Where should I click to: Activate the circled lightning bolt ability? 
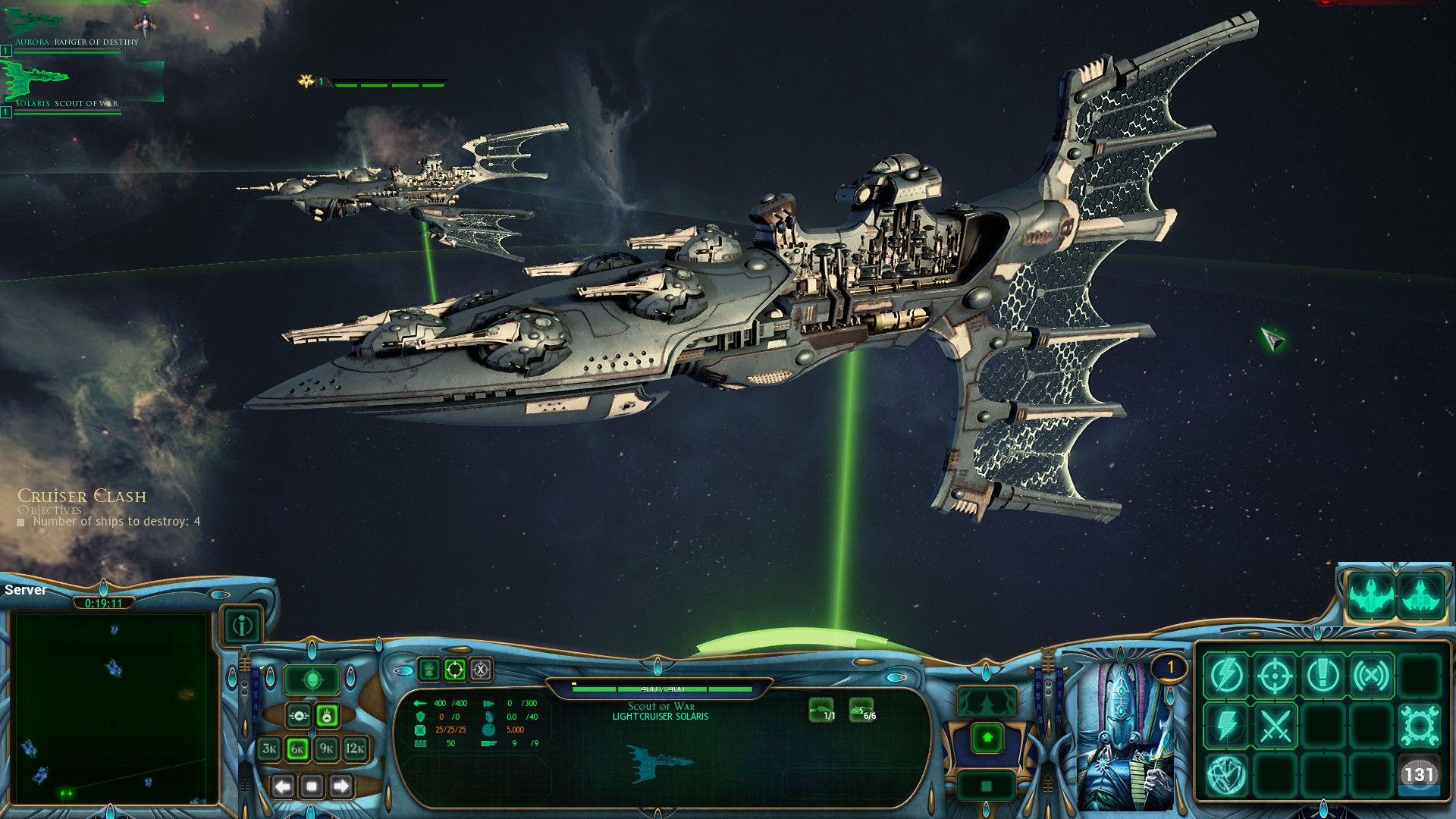(x=1226, y=675)
